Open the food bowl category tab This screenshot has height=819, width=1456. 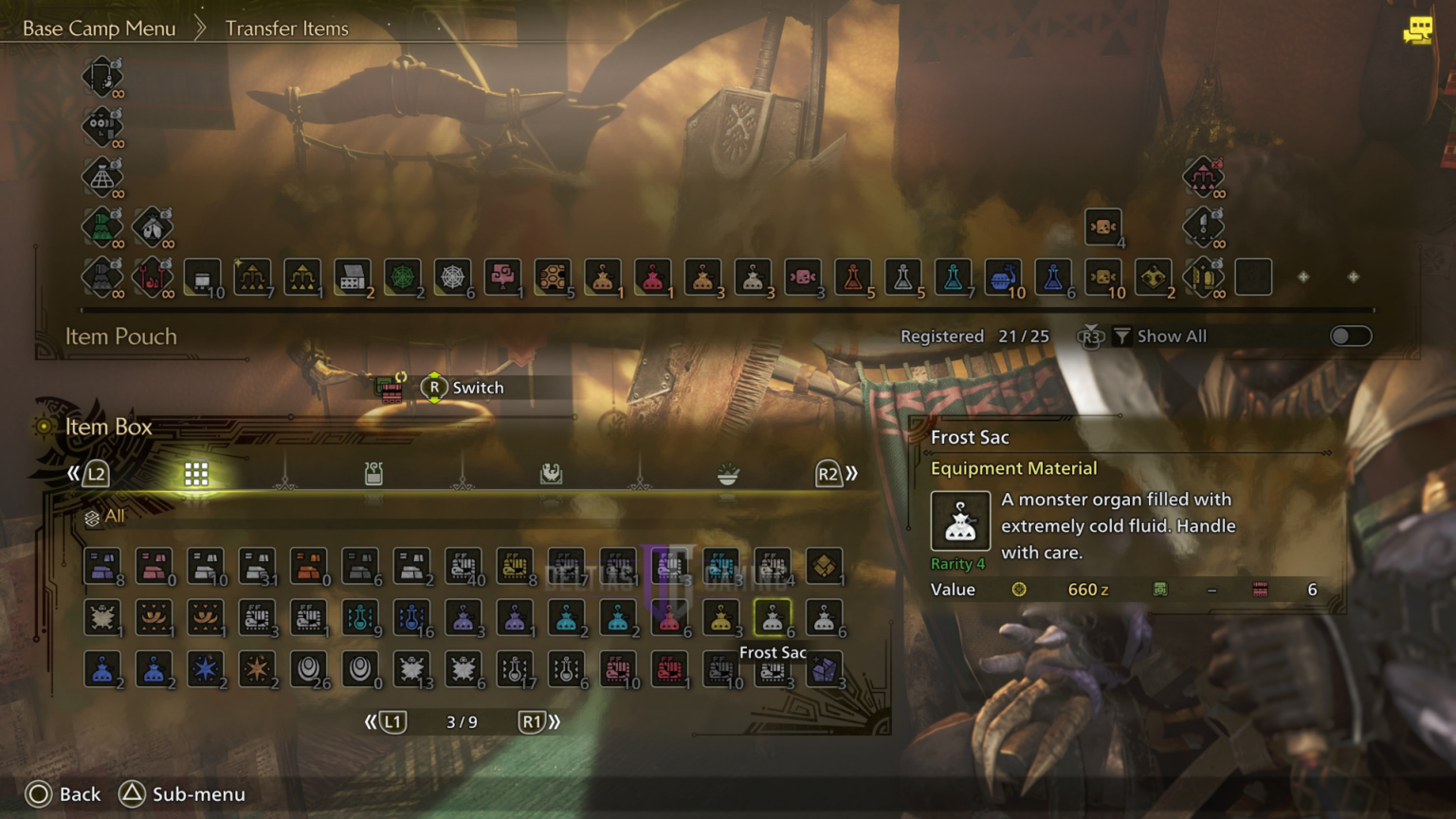pyautogui.click(x=727, y=473)
